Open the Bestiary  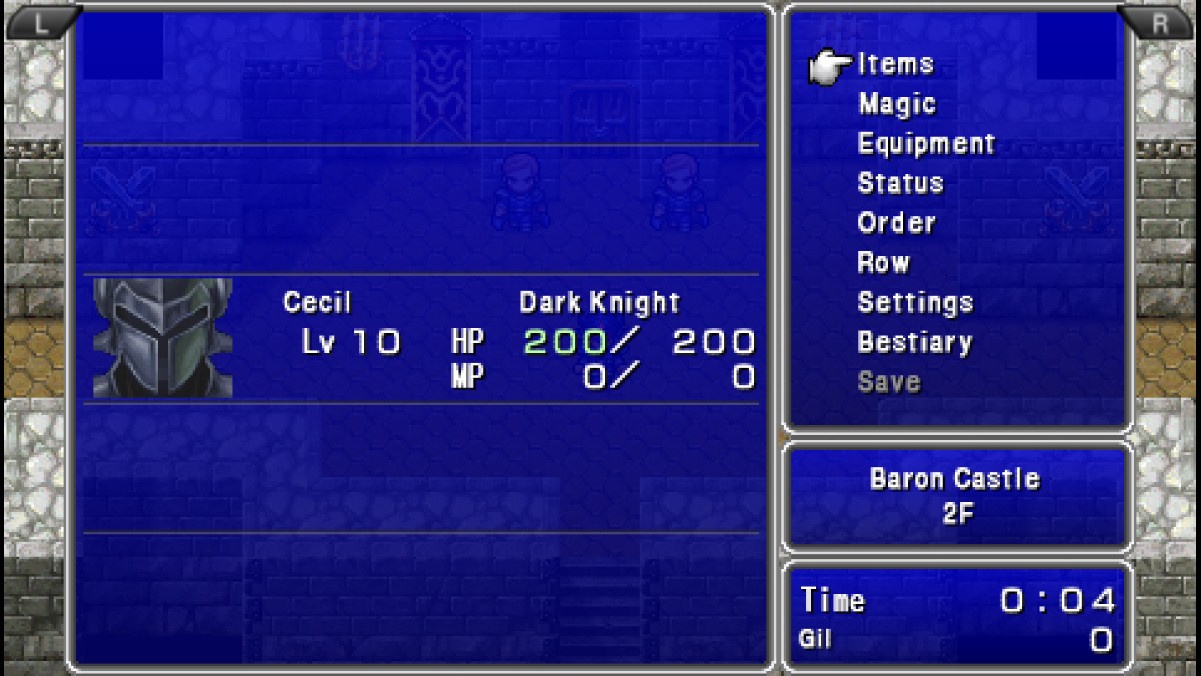click(x=914, y=342)
